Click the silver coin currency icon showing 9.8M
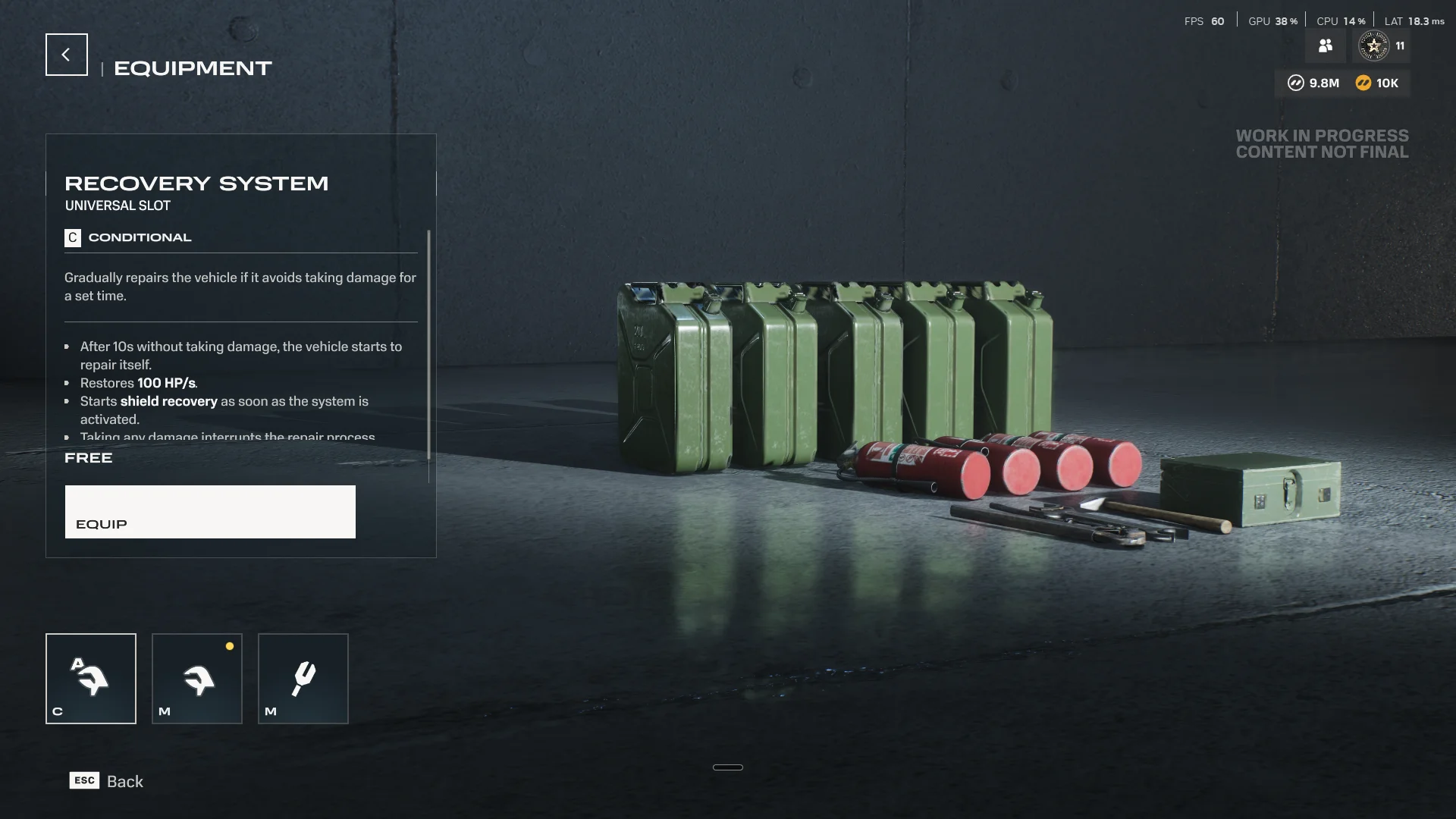 (1296, 83)
